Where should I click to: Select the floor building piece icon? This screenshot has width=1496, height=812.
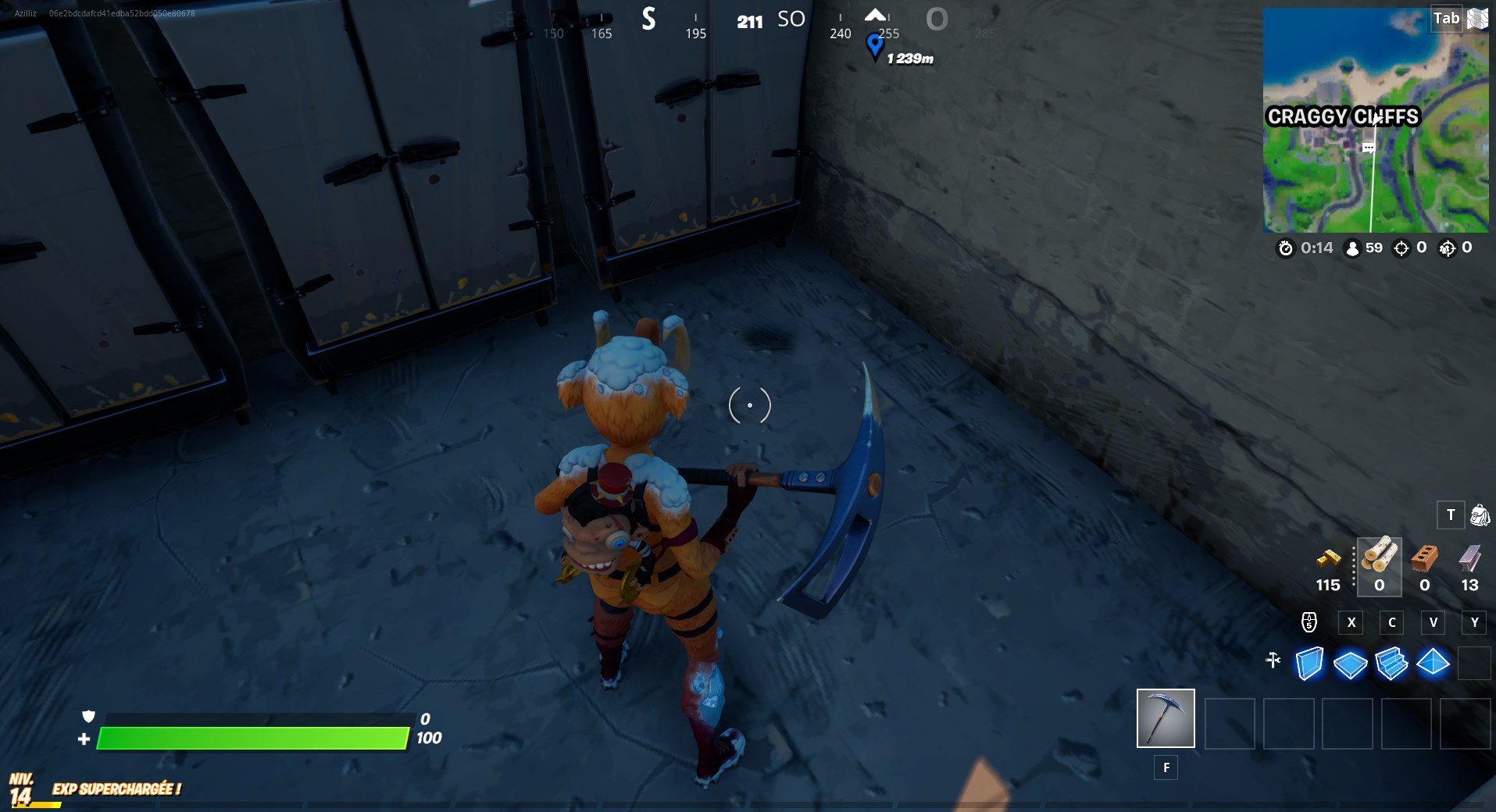tap(1352, 664)
